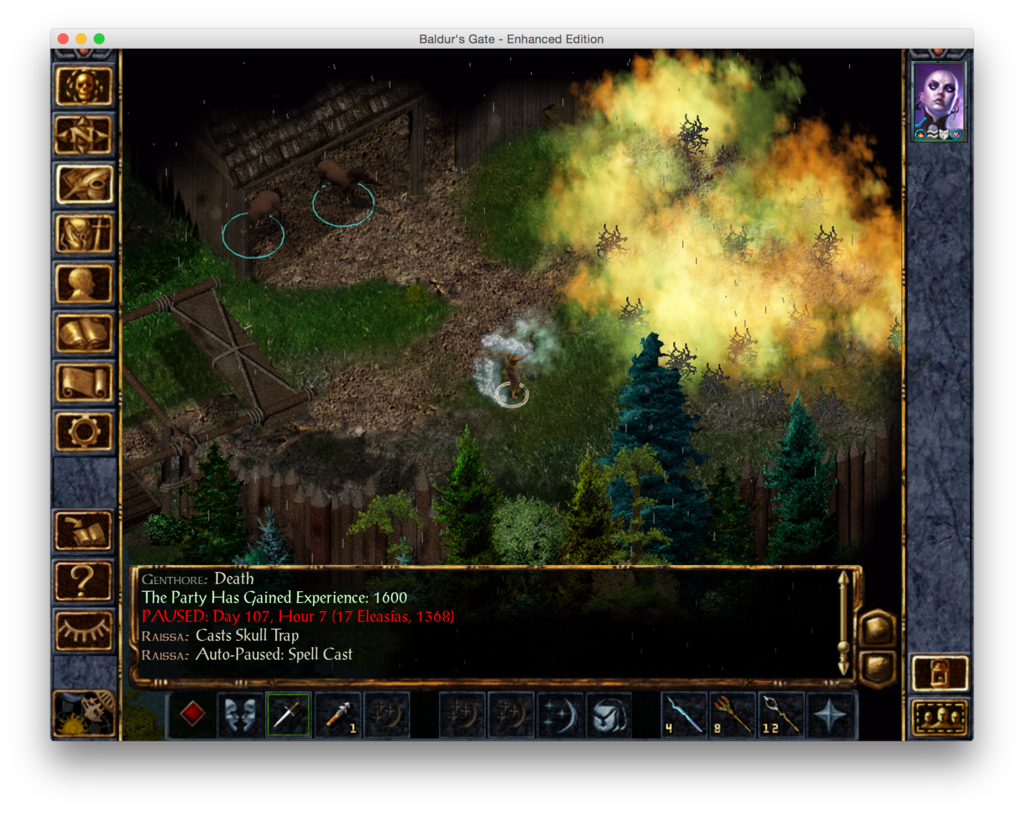The image size is (1024, 813).
Task: Click the quick save book button
Action: pos(84,531)
